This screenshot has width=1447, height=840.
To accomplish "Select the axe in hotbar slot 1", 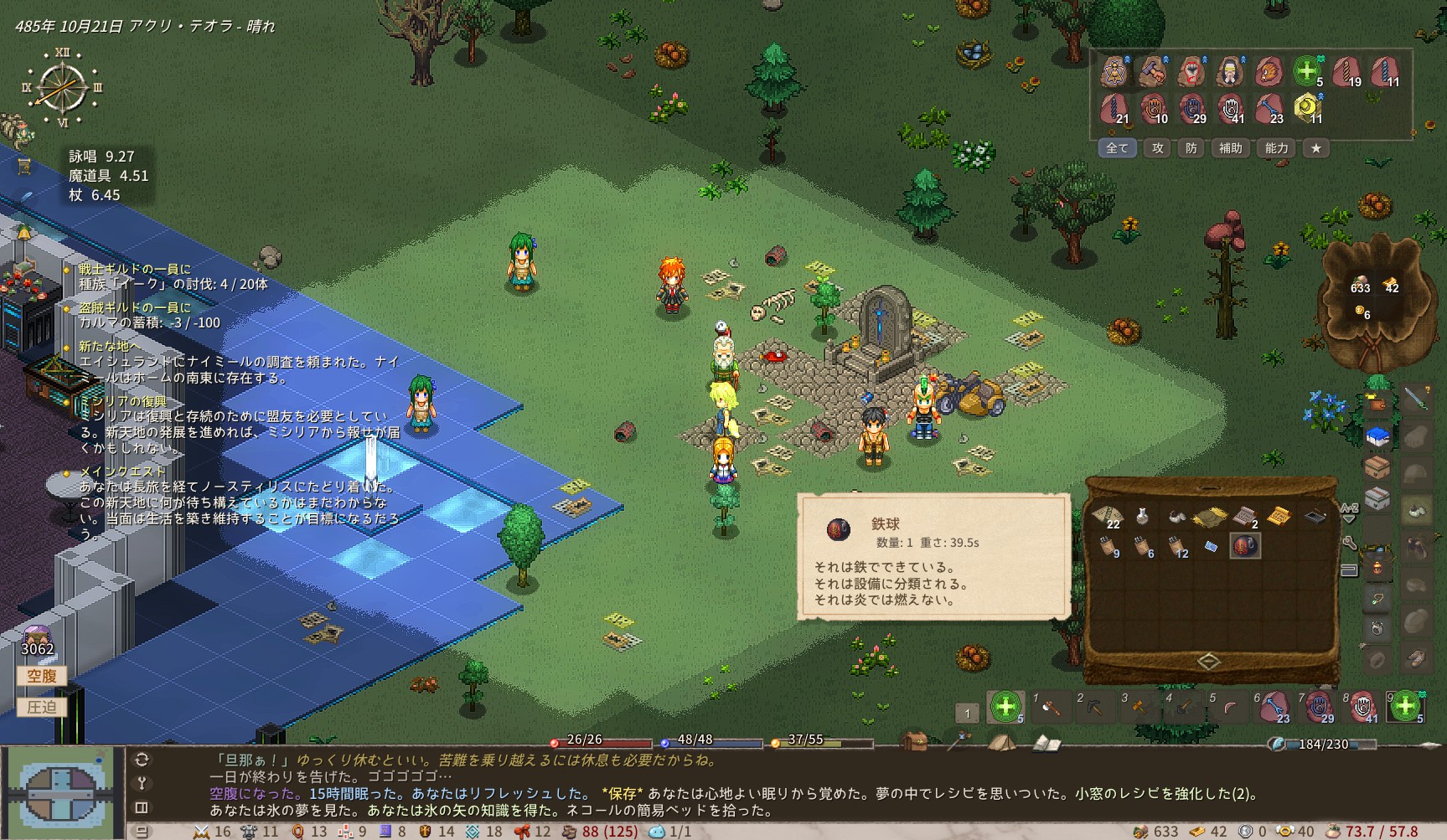I will tap(1050, 708).
